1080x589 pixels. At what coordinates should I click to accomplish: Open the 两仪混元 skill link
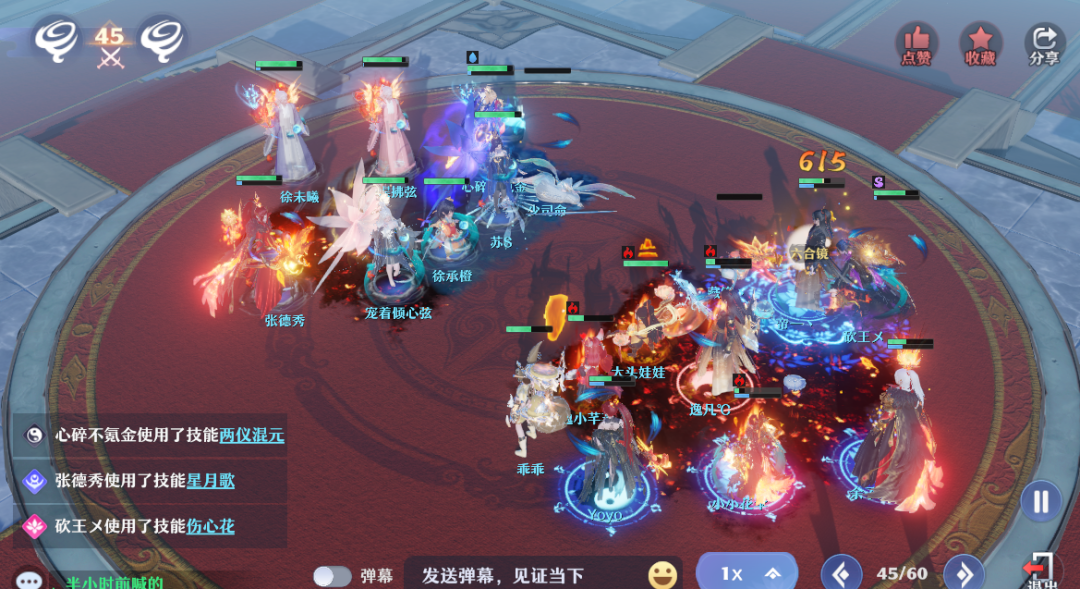pos(252,435)
